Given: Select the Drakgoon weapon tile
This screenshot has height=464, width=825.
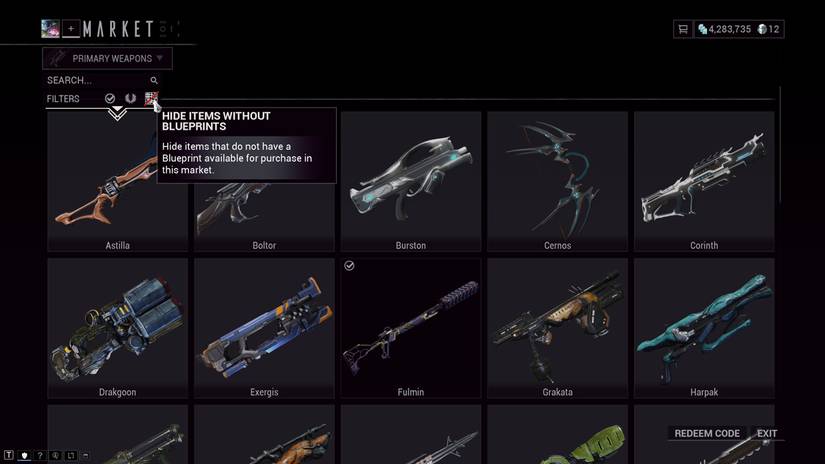Looking at the screenshot, I should (117, 328).
